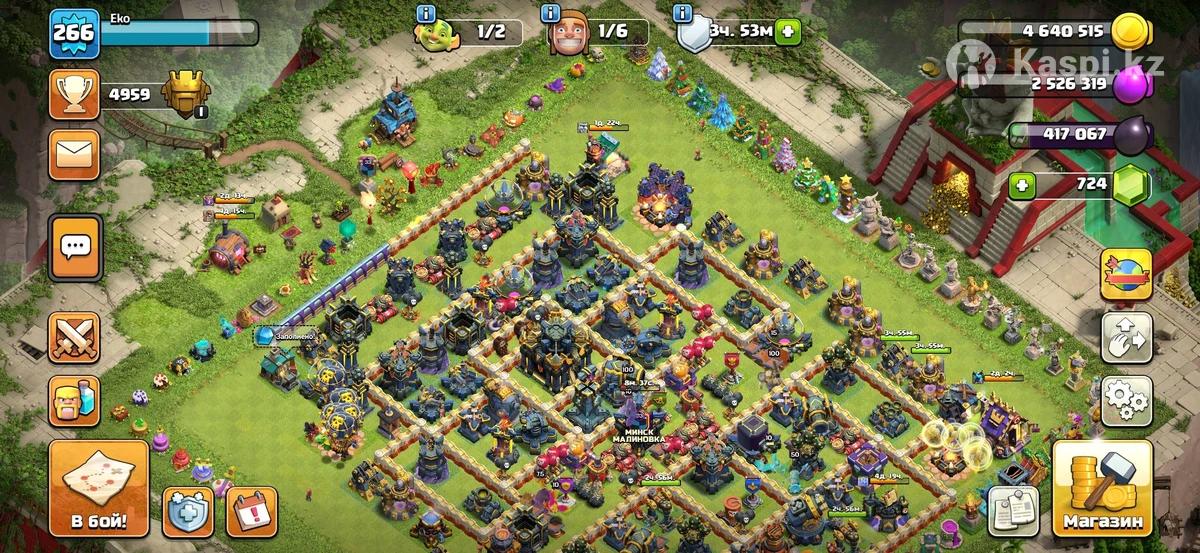Add shield time with the green plus
This screenshot has height=553, width=1200.
[790, 32]
